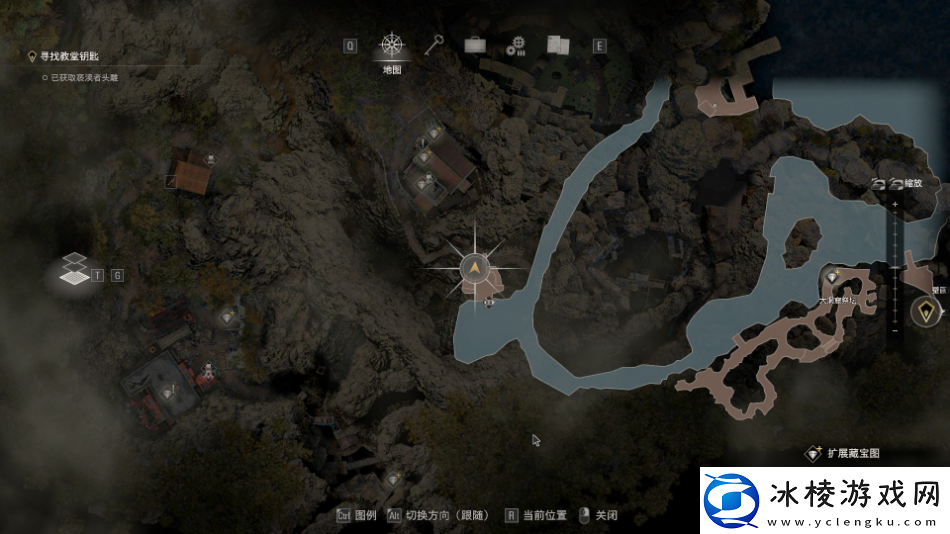Zoom in with the plus sign
Image resolution: width=950 pixels, height=534 pixels.
894,205
